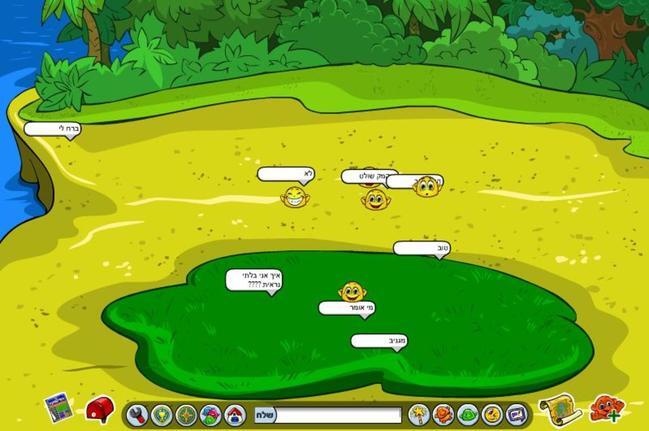
Task: Open the emoticon face toolbar button
Action: pos(491,414)
